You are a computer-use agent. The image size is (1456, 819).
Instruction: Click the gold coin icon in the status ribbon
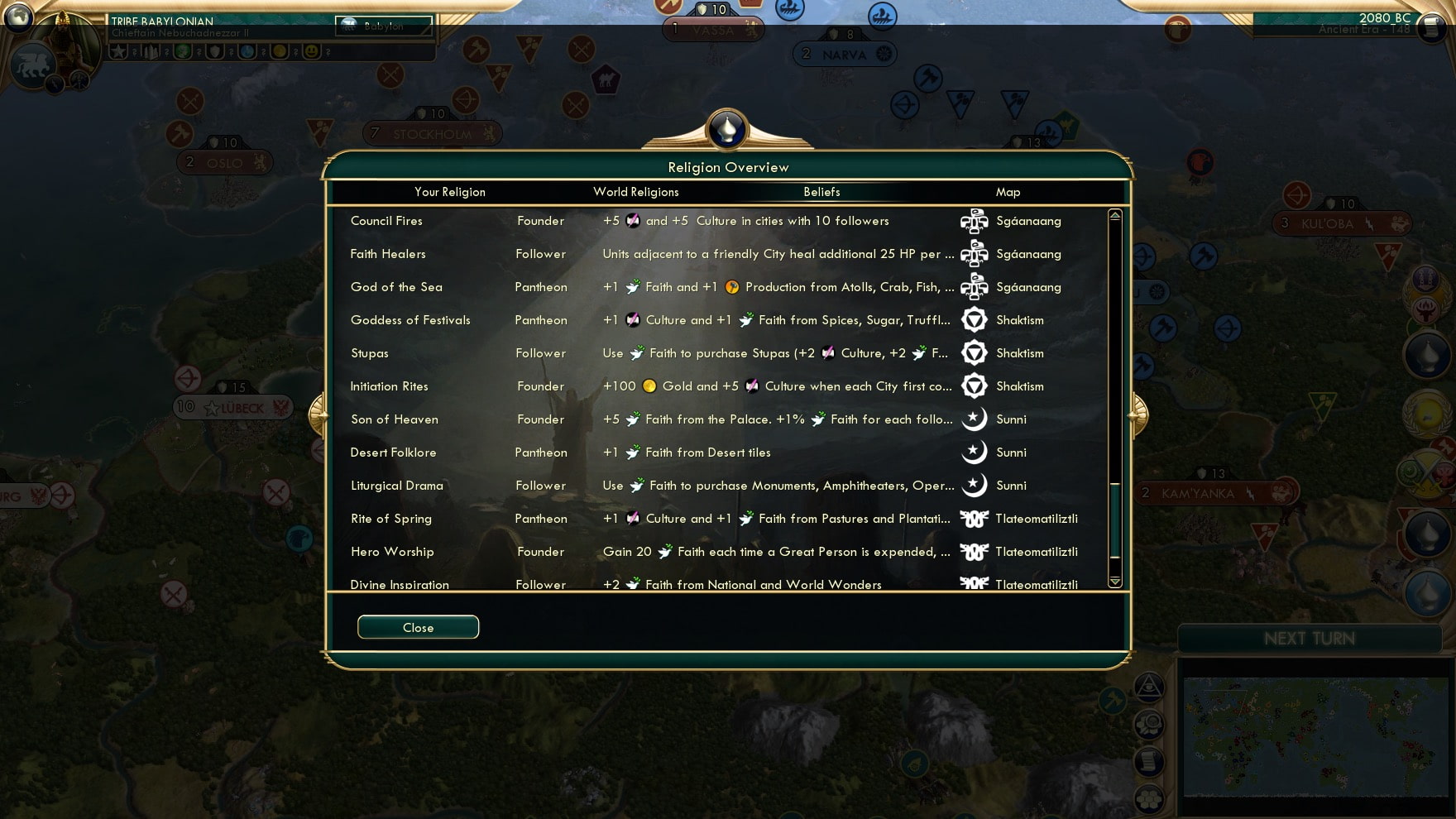279,52
